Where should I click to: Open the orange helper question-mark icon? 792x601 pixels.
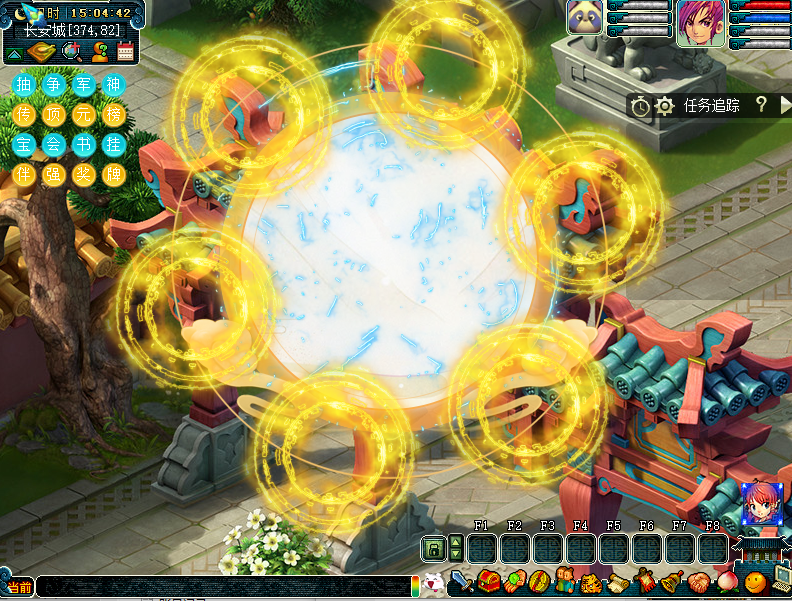click(x=99, y=52)
